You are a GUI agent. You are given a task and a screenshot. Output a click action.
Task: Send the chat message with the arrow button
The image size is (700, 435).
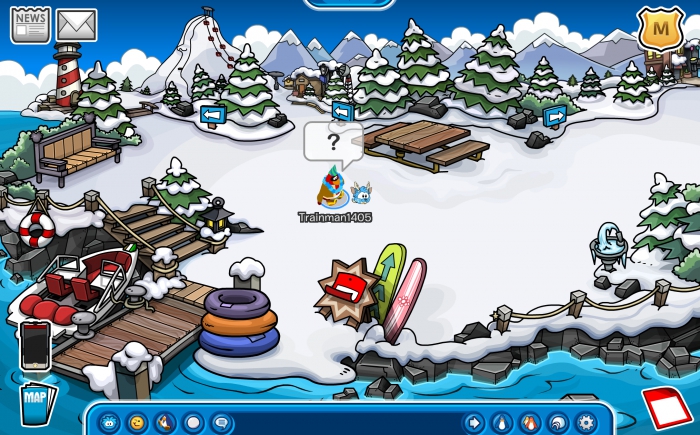point(473,423)
